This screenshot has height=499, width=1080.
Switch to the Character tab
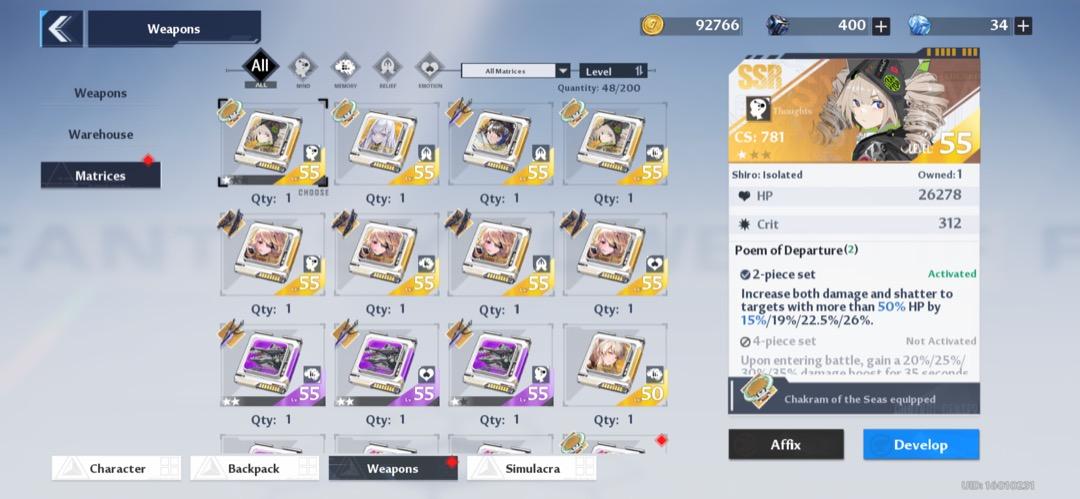point(117,468)
